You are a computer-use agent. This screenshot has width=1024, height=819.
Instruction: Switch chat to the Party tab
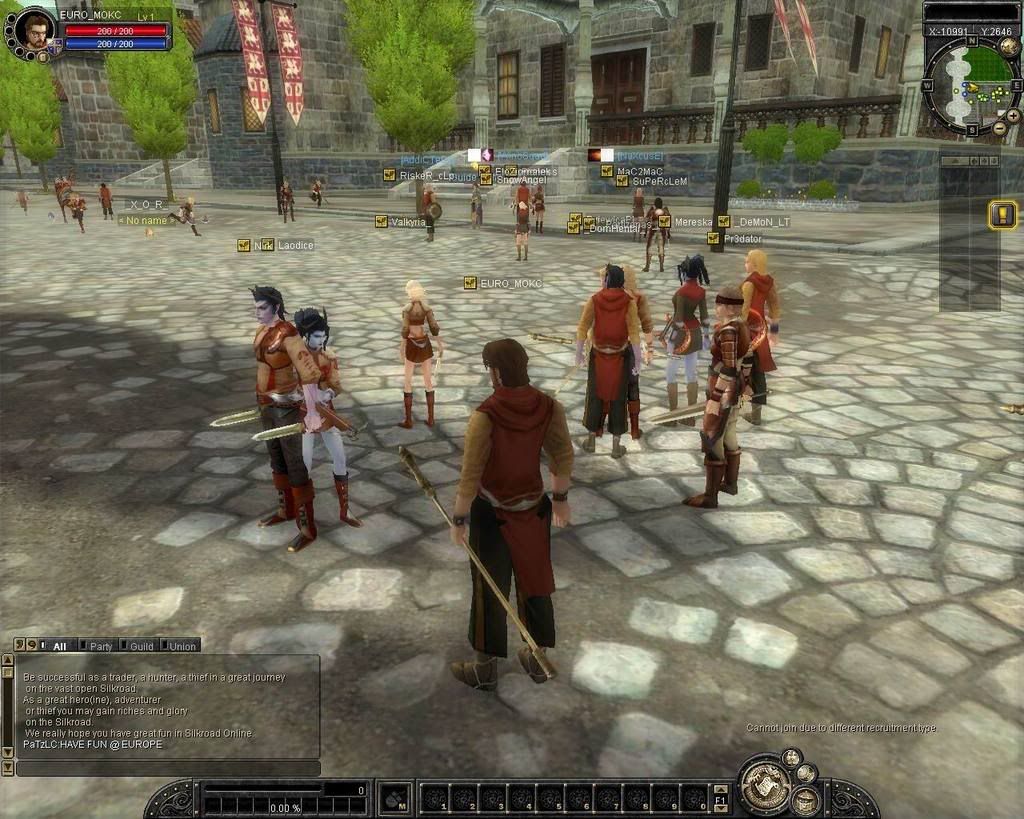pos(100,646)
